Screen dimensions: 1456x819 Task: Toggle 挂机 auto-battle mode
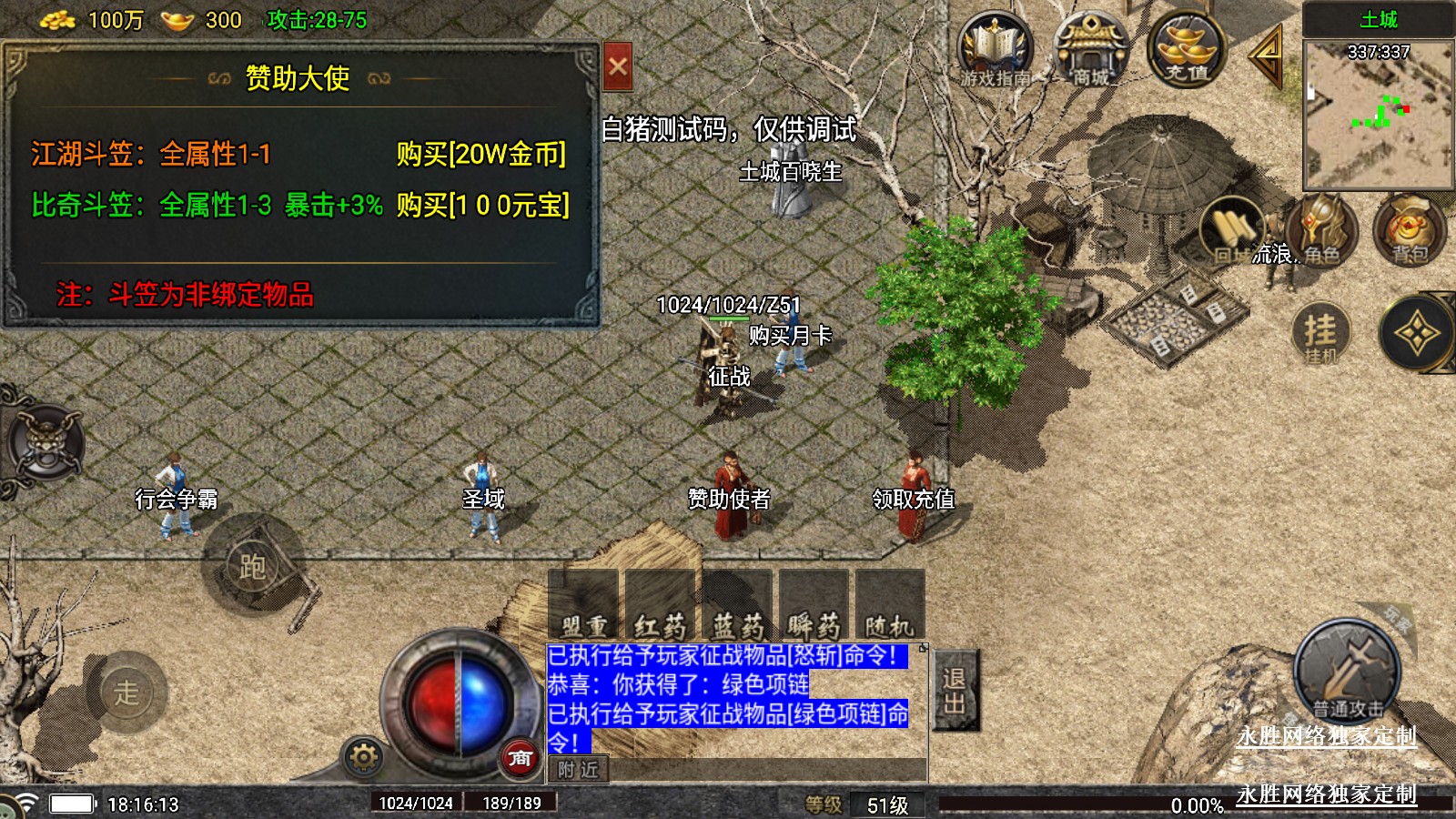[1320, 334]
